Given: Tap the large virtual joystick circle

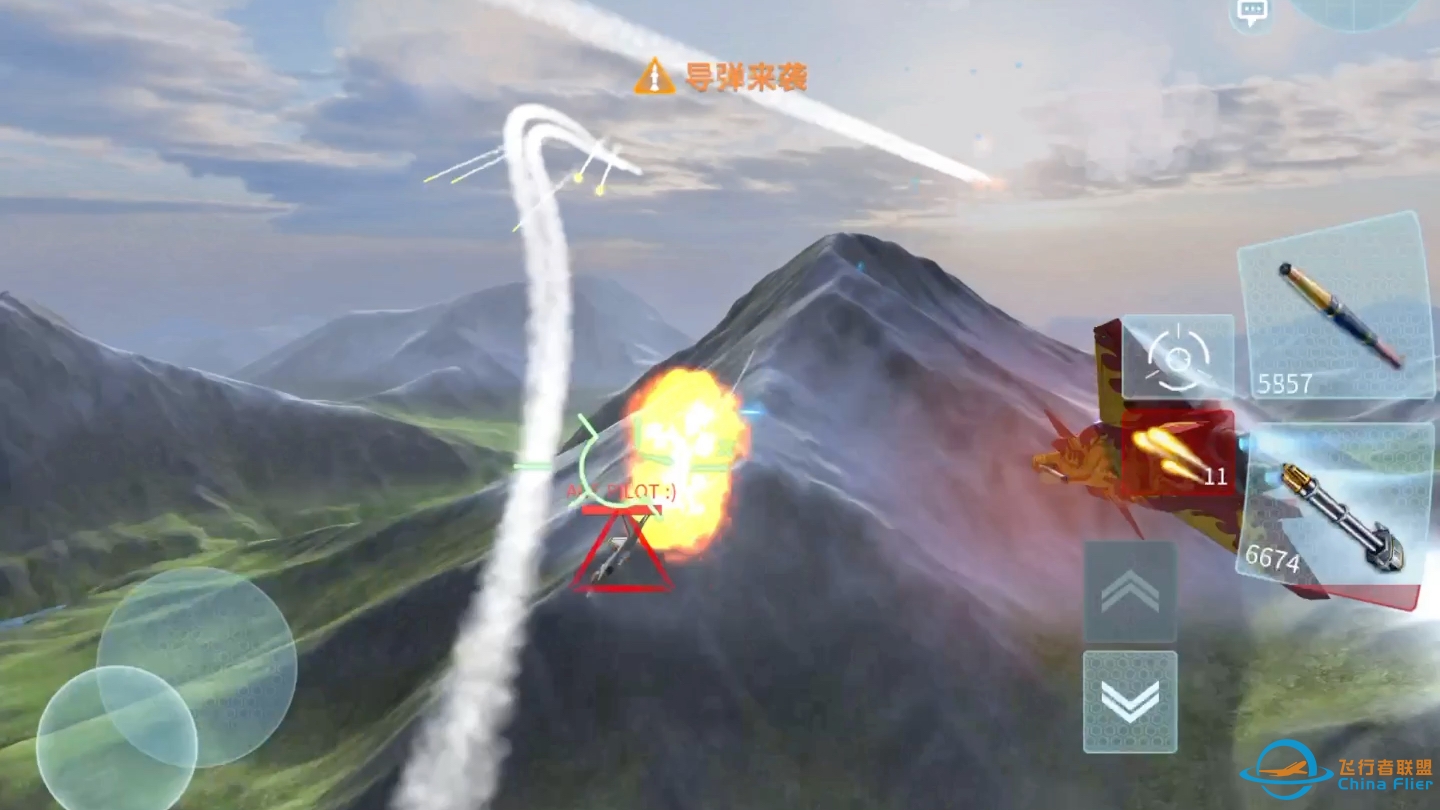Looking at the screenshot, I should [197, 666].
